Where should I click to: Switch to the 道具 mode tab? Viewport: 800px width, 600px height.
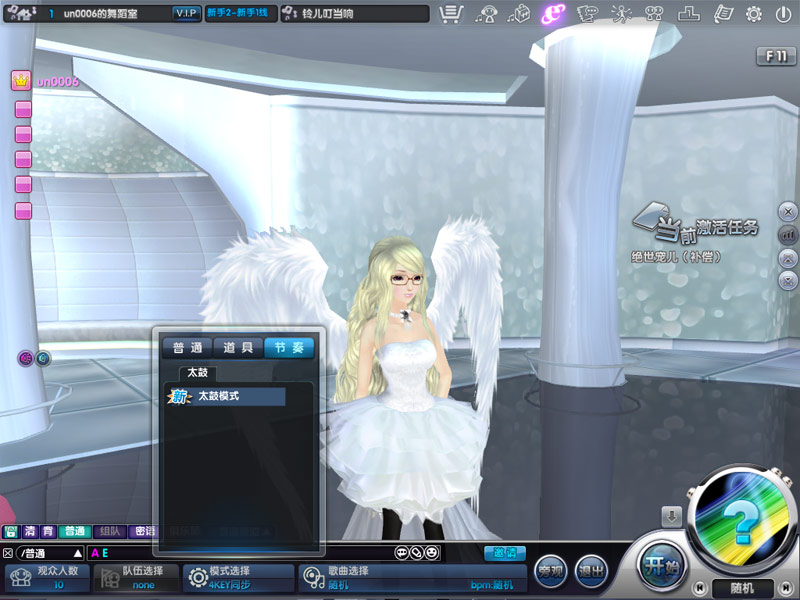[x=238, y=348]
